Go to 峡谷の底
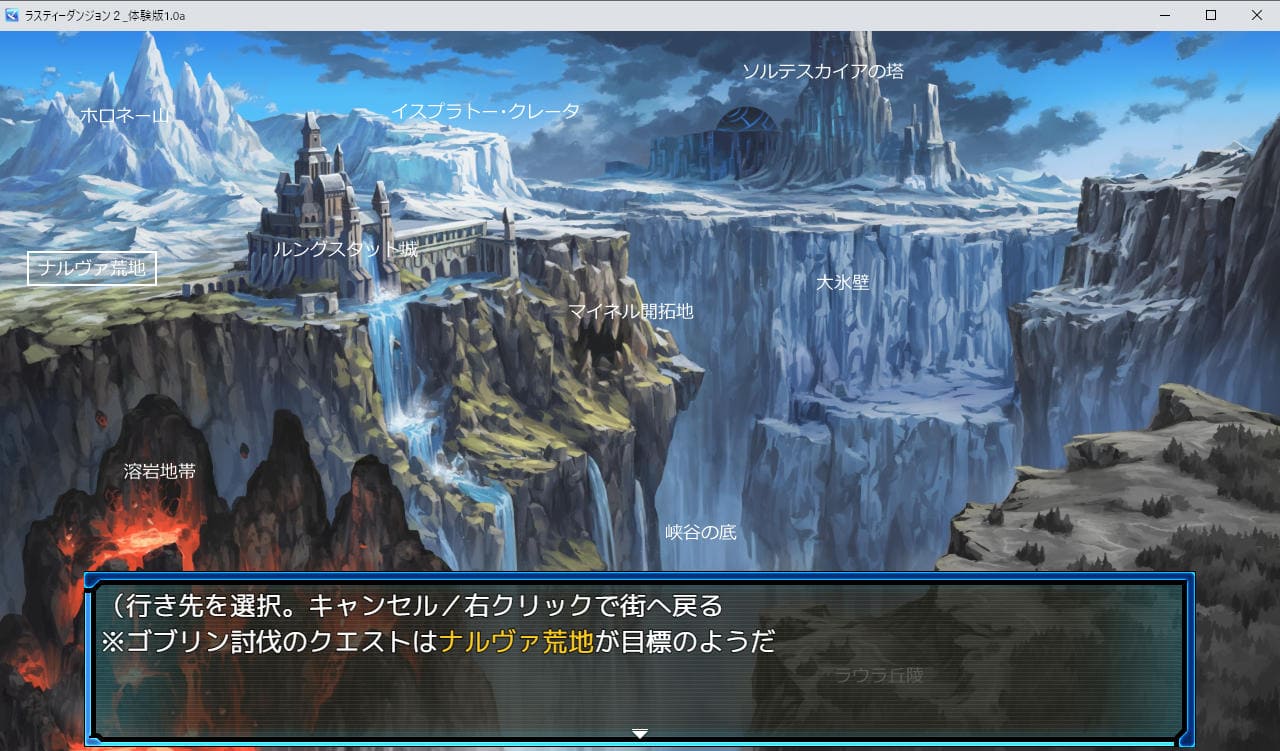The image size is (1280, 751). (701, 532)
